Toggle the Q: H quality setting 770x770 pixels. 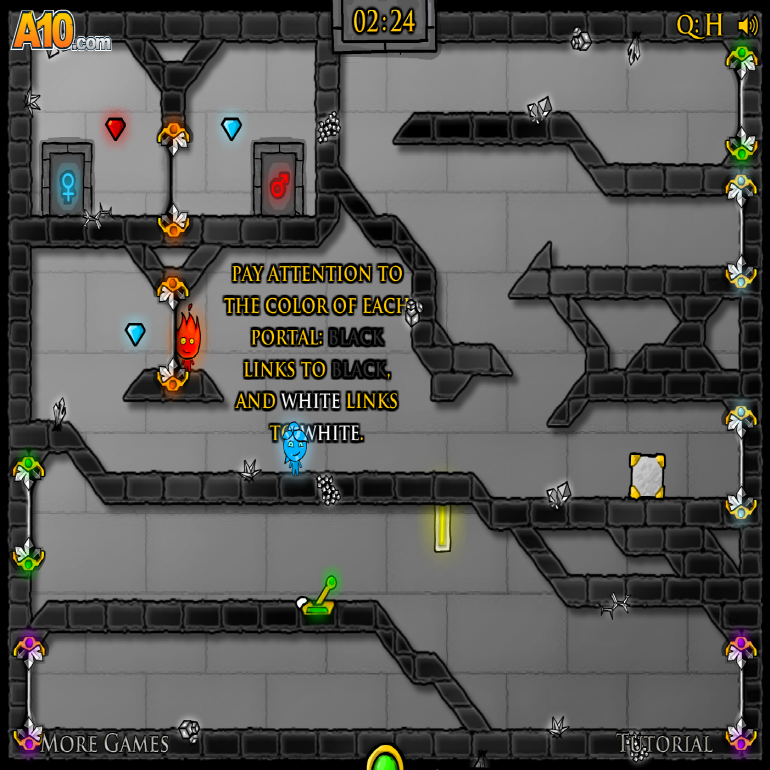click(x=699, y=26)
